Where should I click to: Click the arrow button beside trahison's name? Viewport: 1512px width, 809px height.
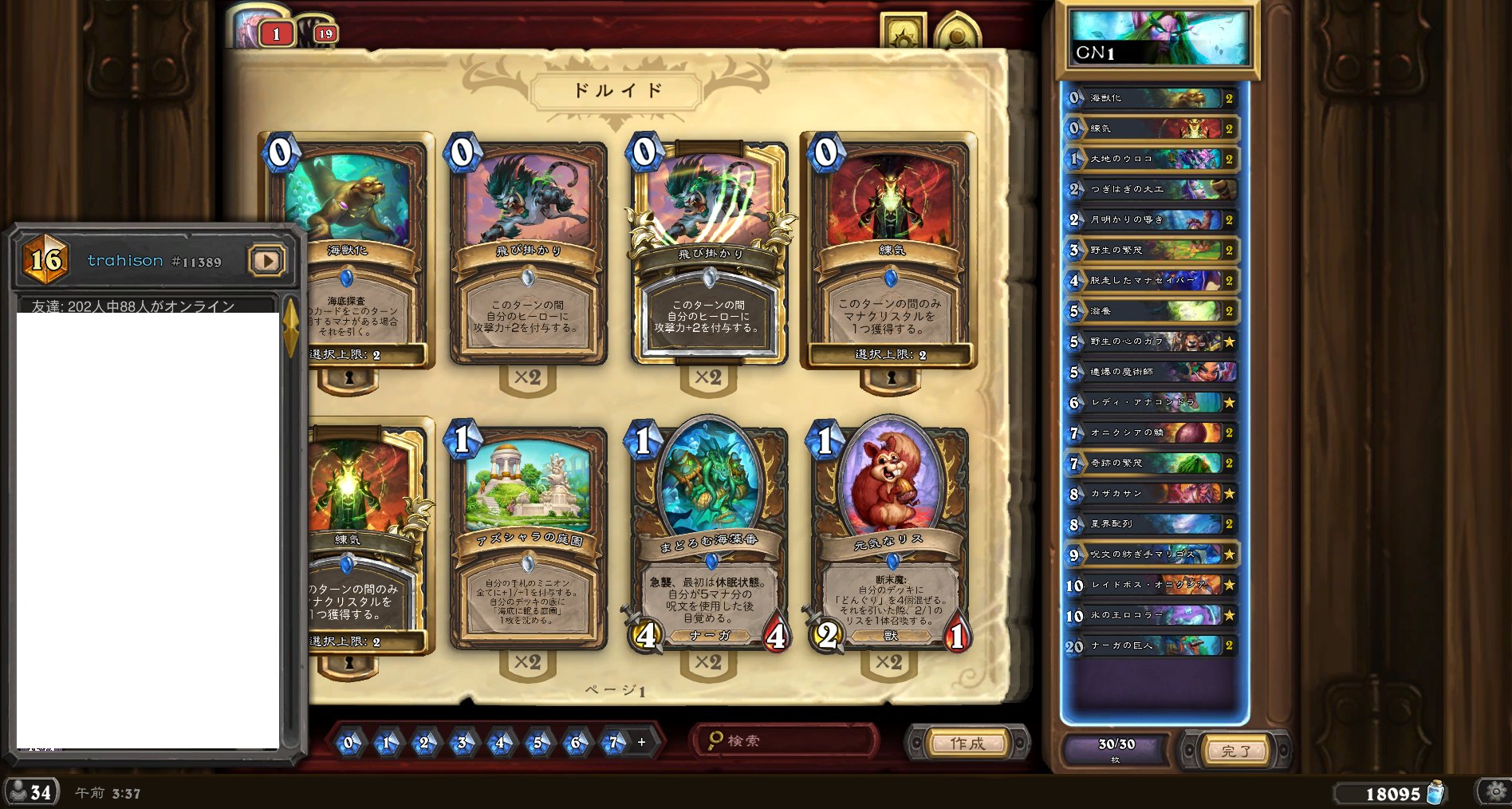coord(266,261)
